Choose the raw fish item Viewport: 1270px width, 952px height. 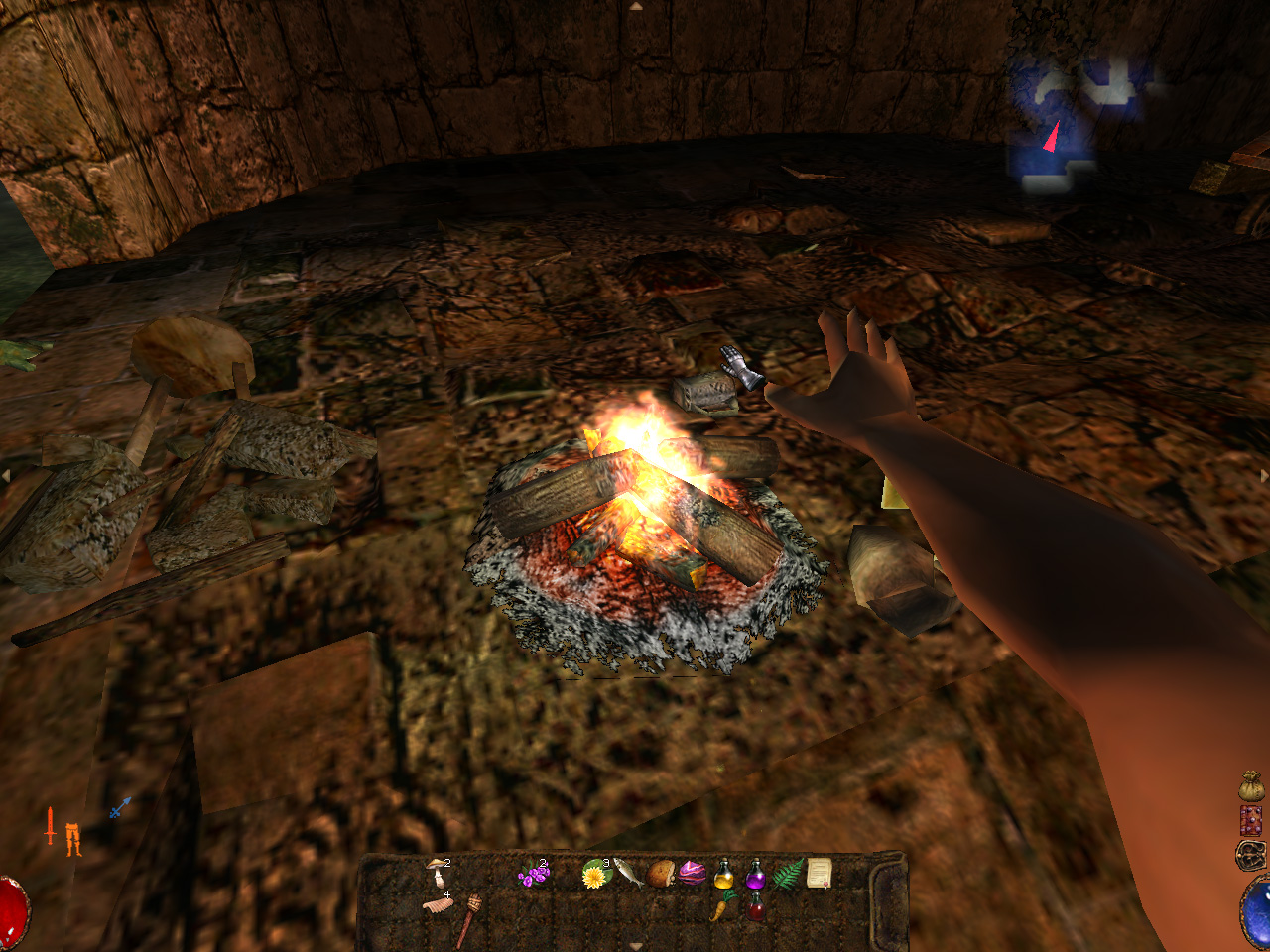click(x=627, y=871)
